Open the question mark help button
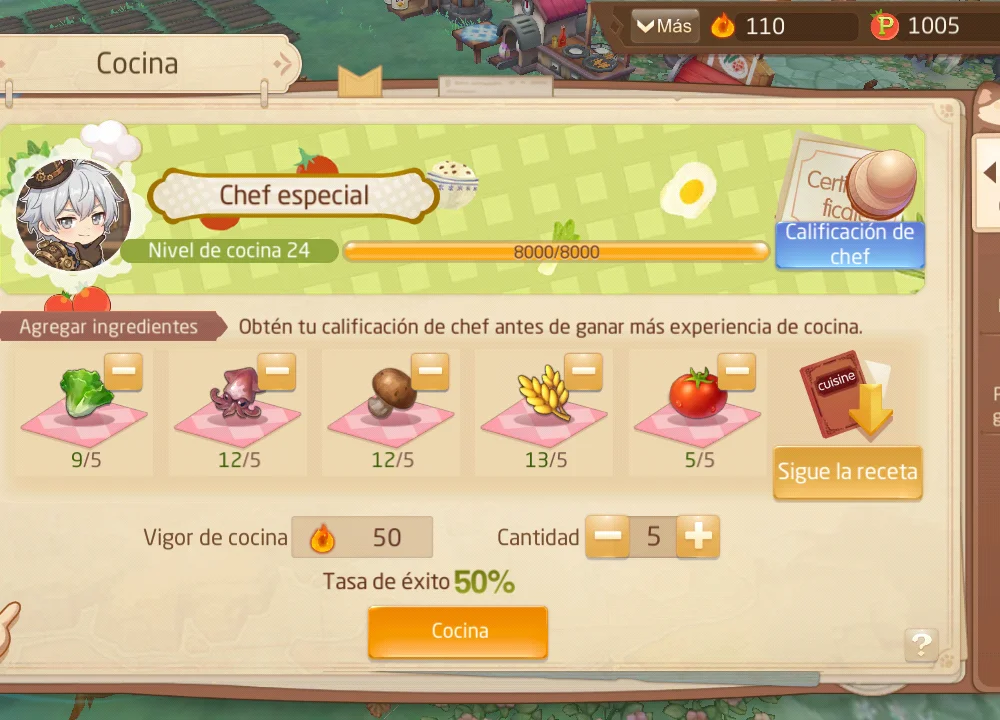The image size is (1000, 720). click(921, 644)
